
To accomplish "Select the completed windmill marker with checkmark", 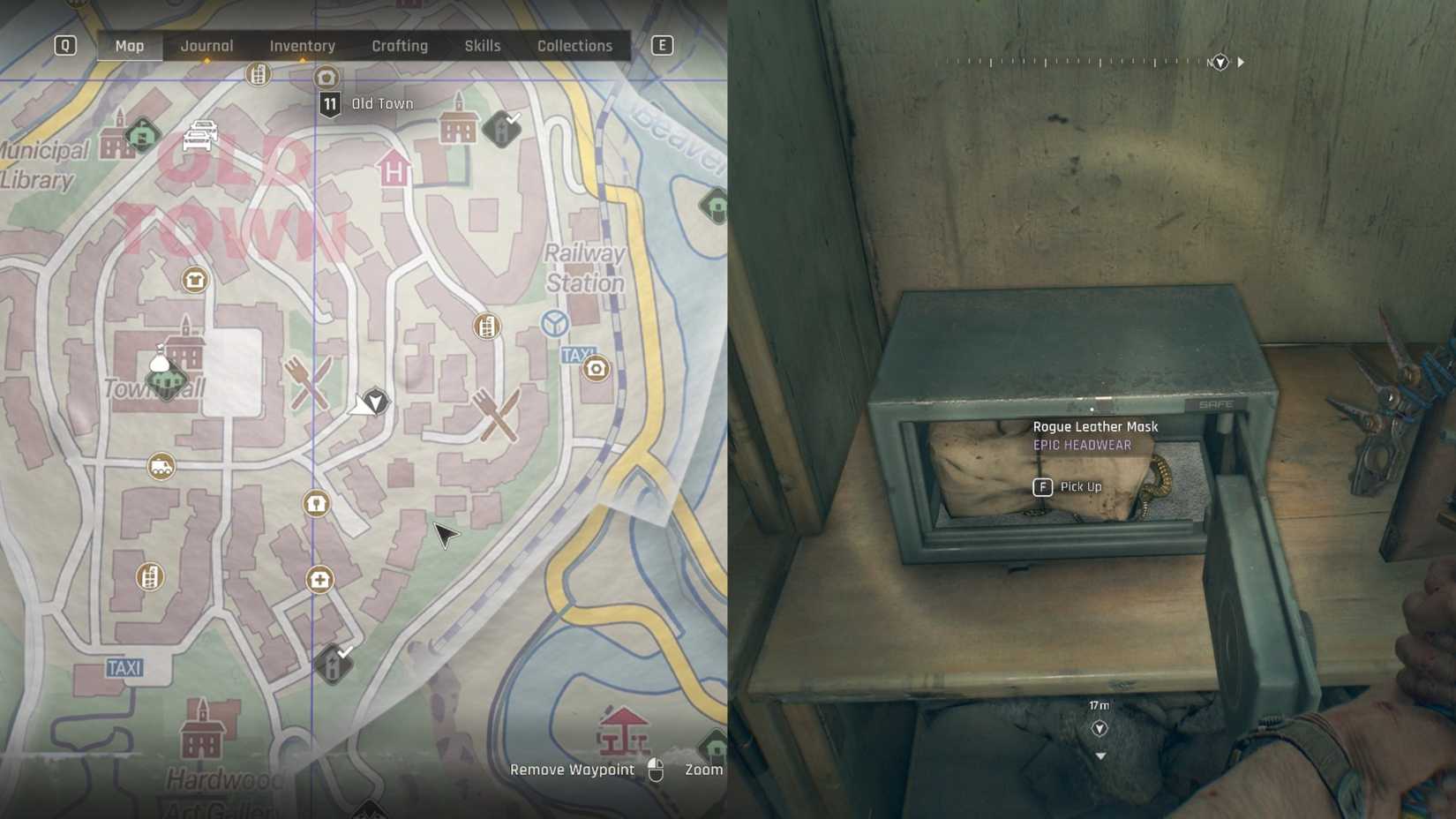I will [x=501, y=129].
